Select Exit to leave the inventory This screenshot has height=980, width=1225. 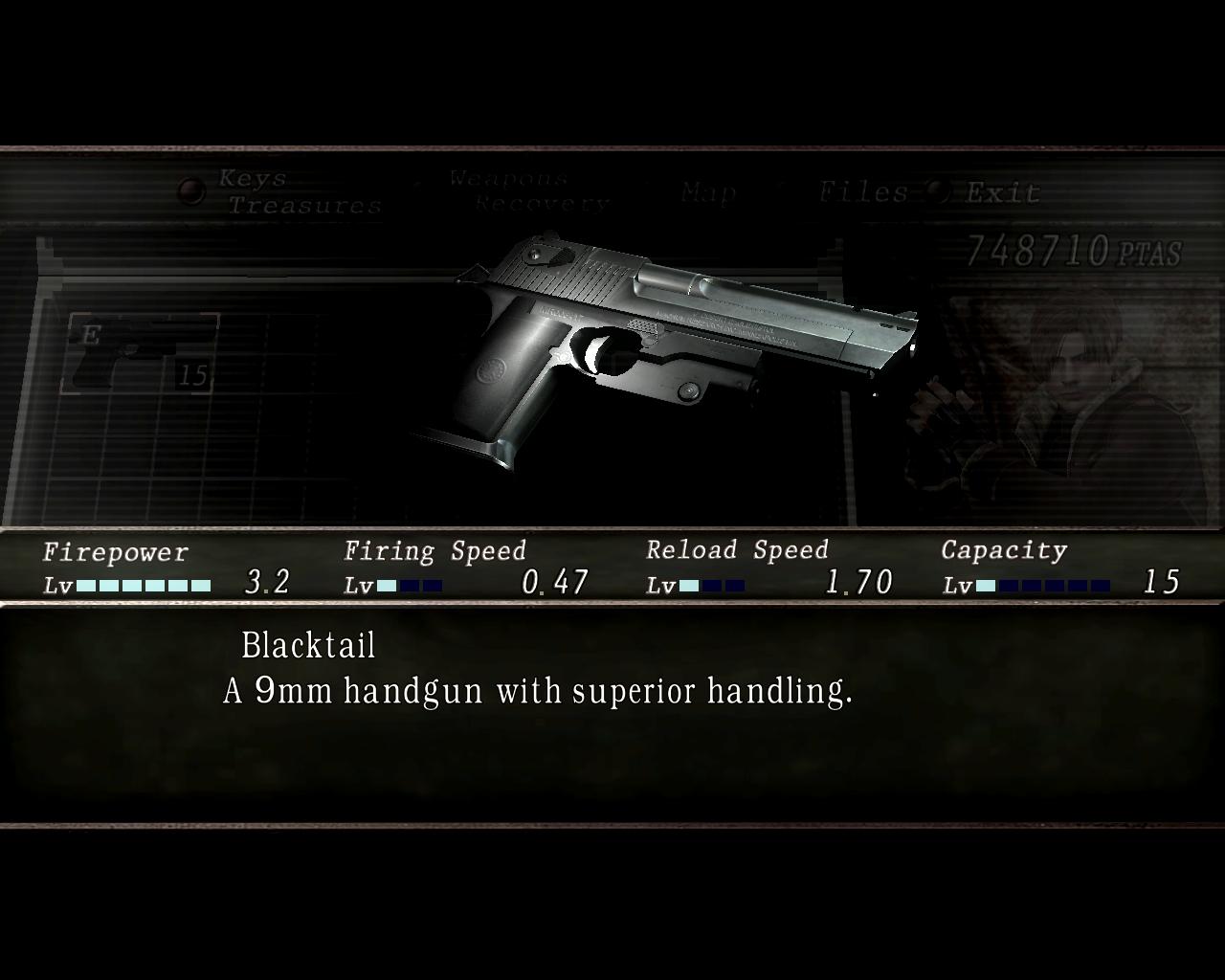[x=998, y=191]
